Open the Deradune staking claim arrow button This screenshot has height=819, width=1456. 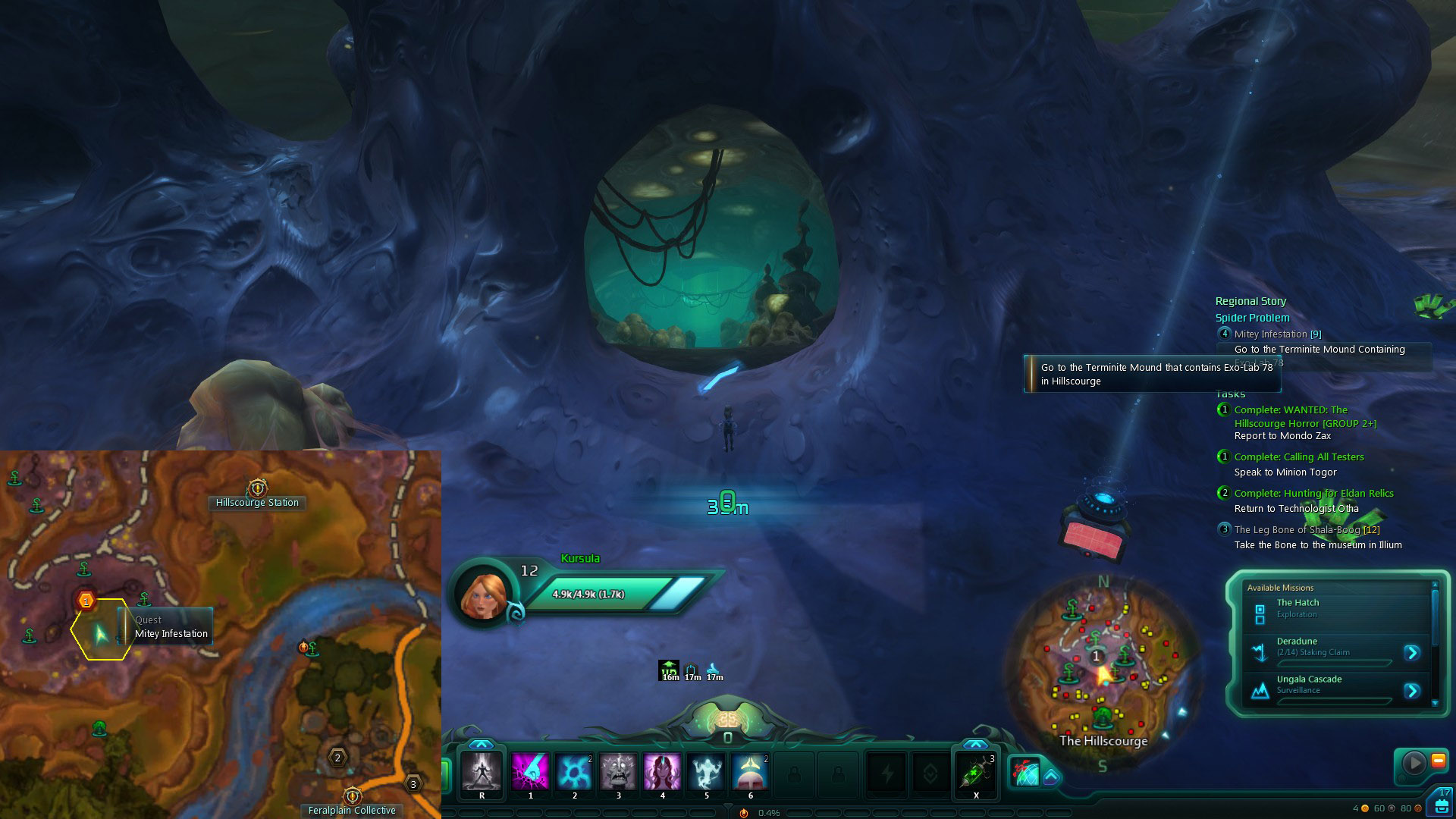(x=1411, y=652)
